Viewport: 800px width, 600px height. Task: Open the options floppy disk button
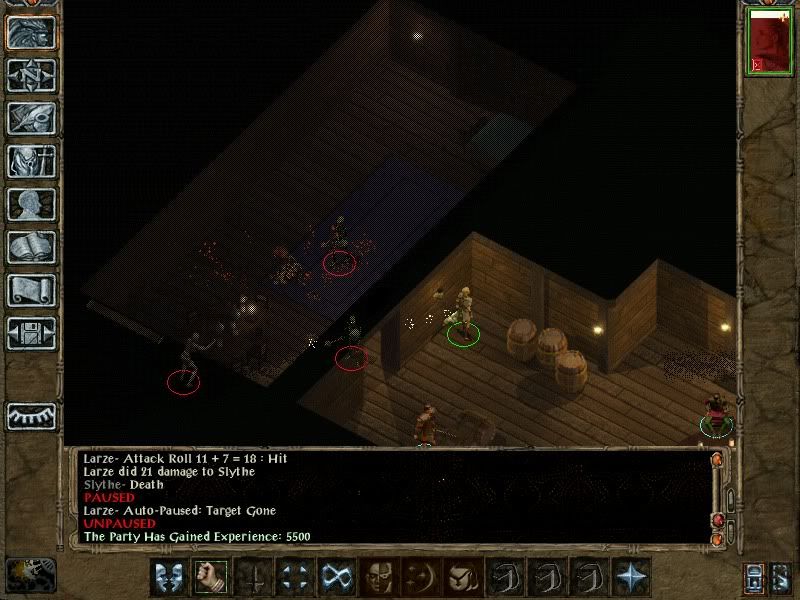pos(31,333)
